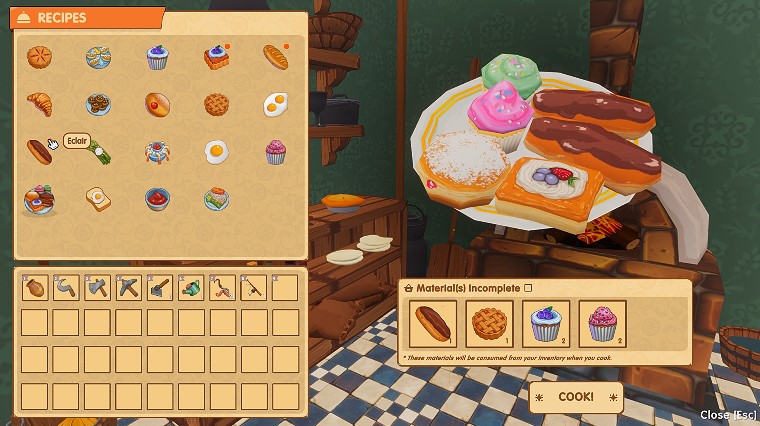760x426 pixels.
Task: Choose the red sauce bowl recipe
Action: [157, 199]
